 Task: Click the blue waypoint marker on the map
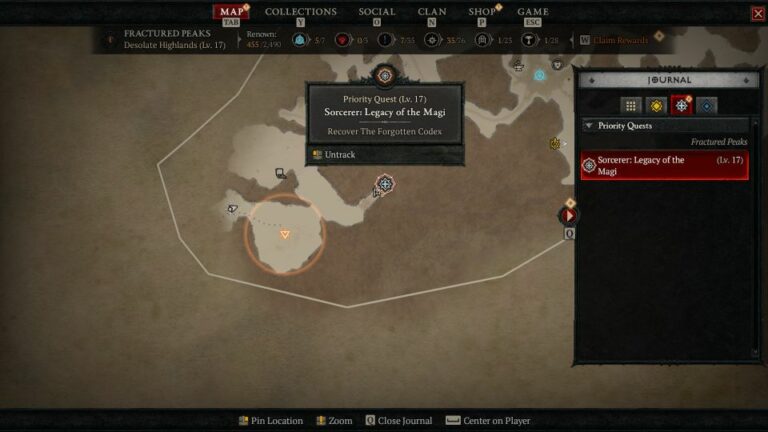539,75
